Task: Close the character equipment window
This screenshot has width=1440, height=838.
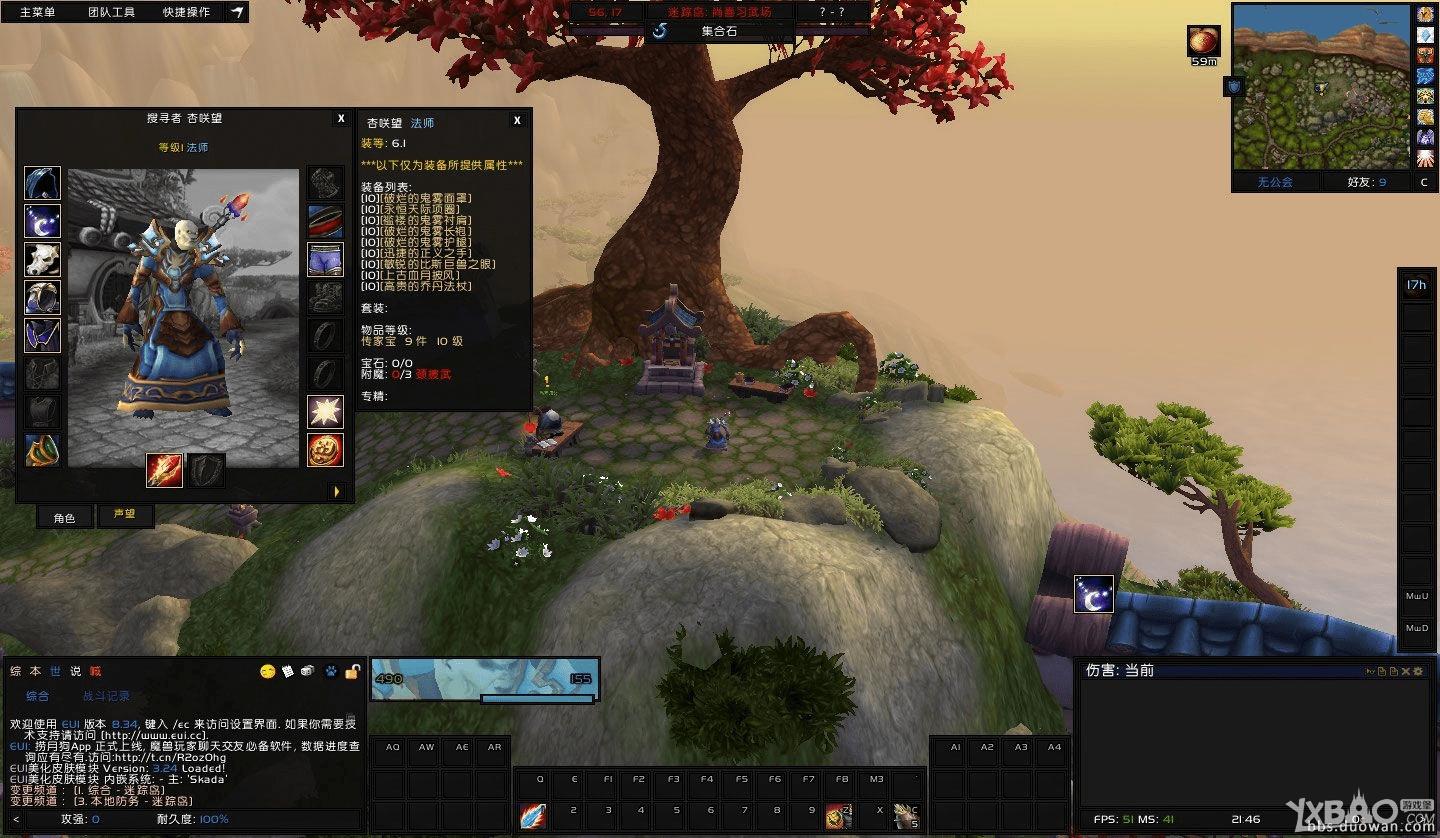Action: 341,118
